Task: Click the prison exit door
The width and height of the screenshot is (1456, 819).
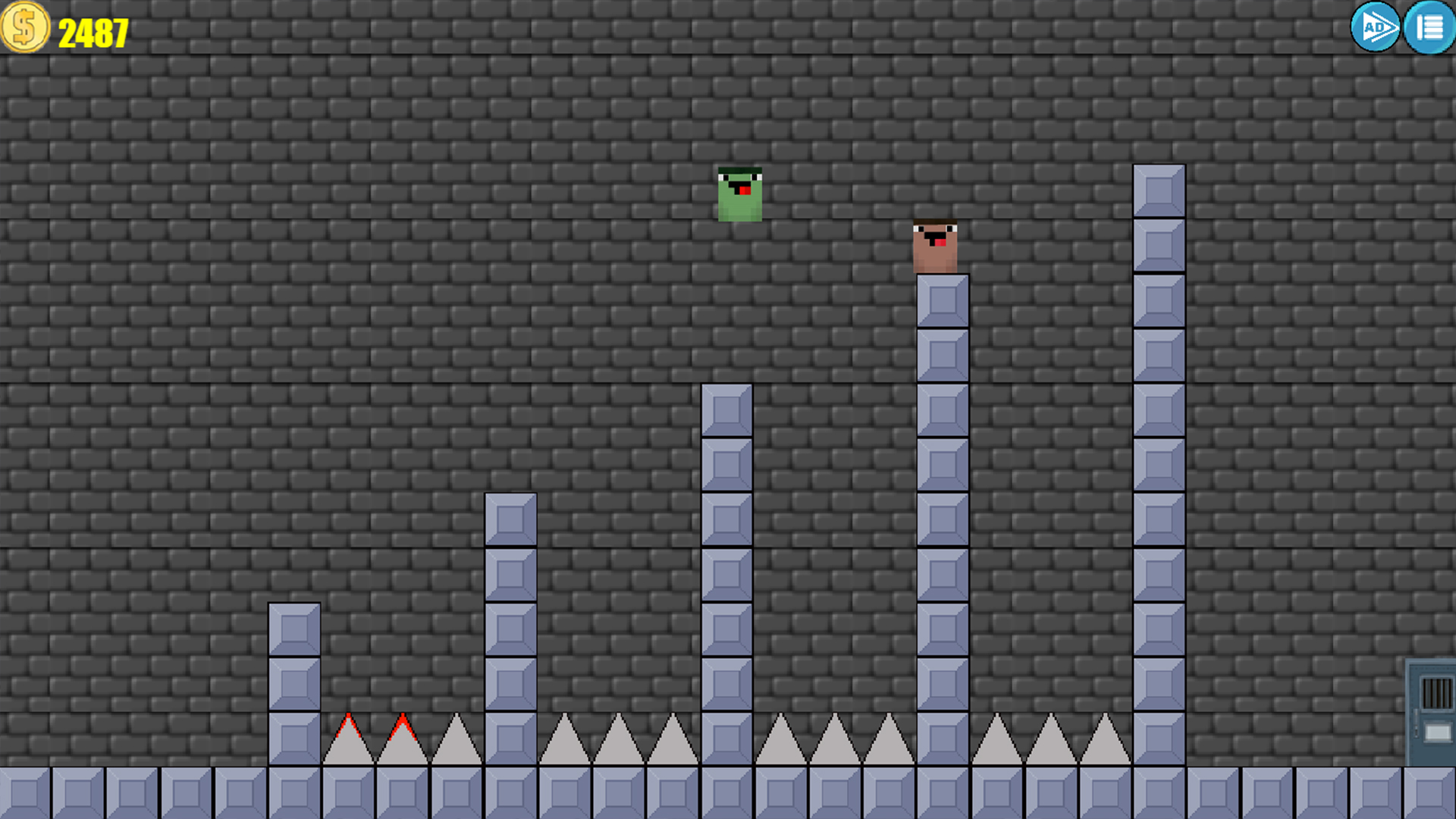Action: (1432, 713)
